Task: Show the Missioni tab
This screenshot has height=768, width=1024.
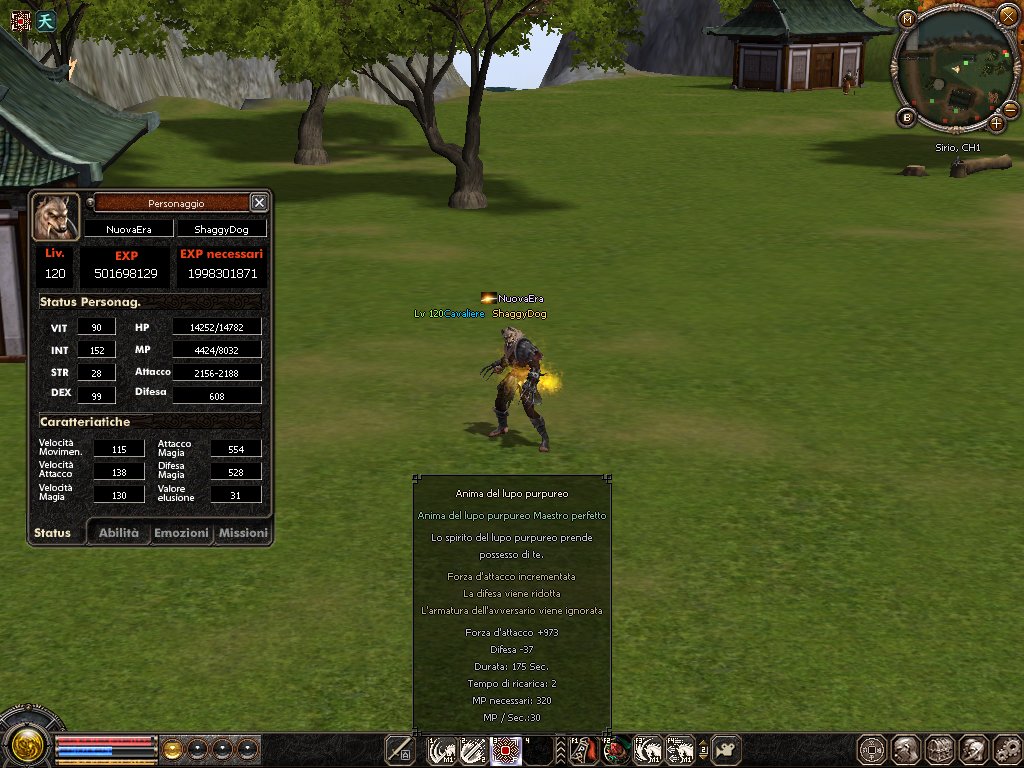Action: coord(243,533)
